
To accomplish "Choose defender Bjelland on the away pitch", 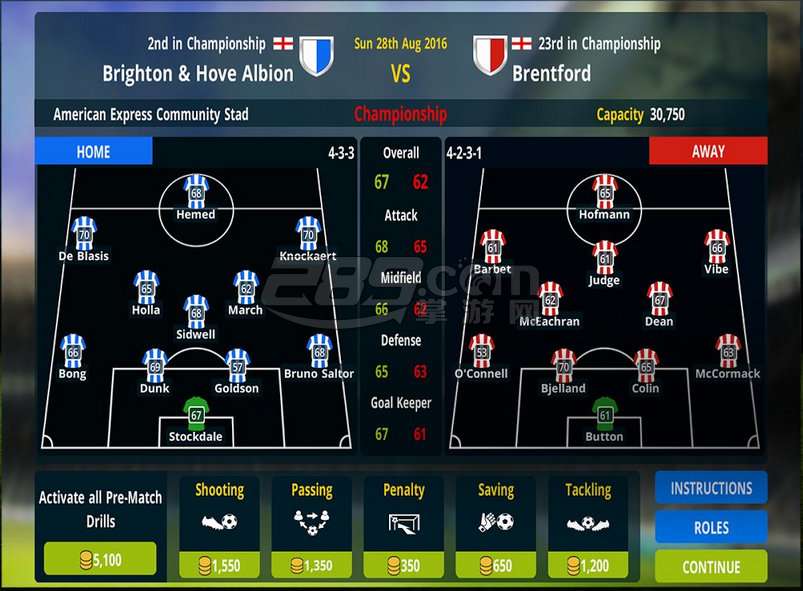I will point(563,367).
